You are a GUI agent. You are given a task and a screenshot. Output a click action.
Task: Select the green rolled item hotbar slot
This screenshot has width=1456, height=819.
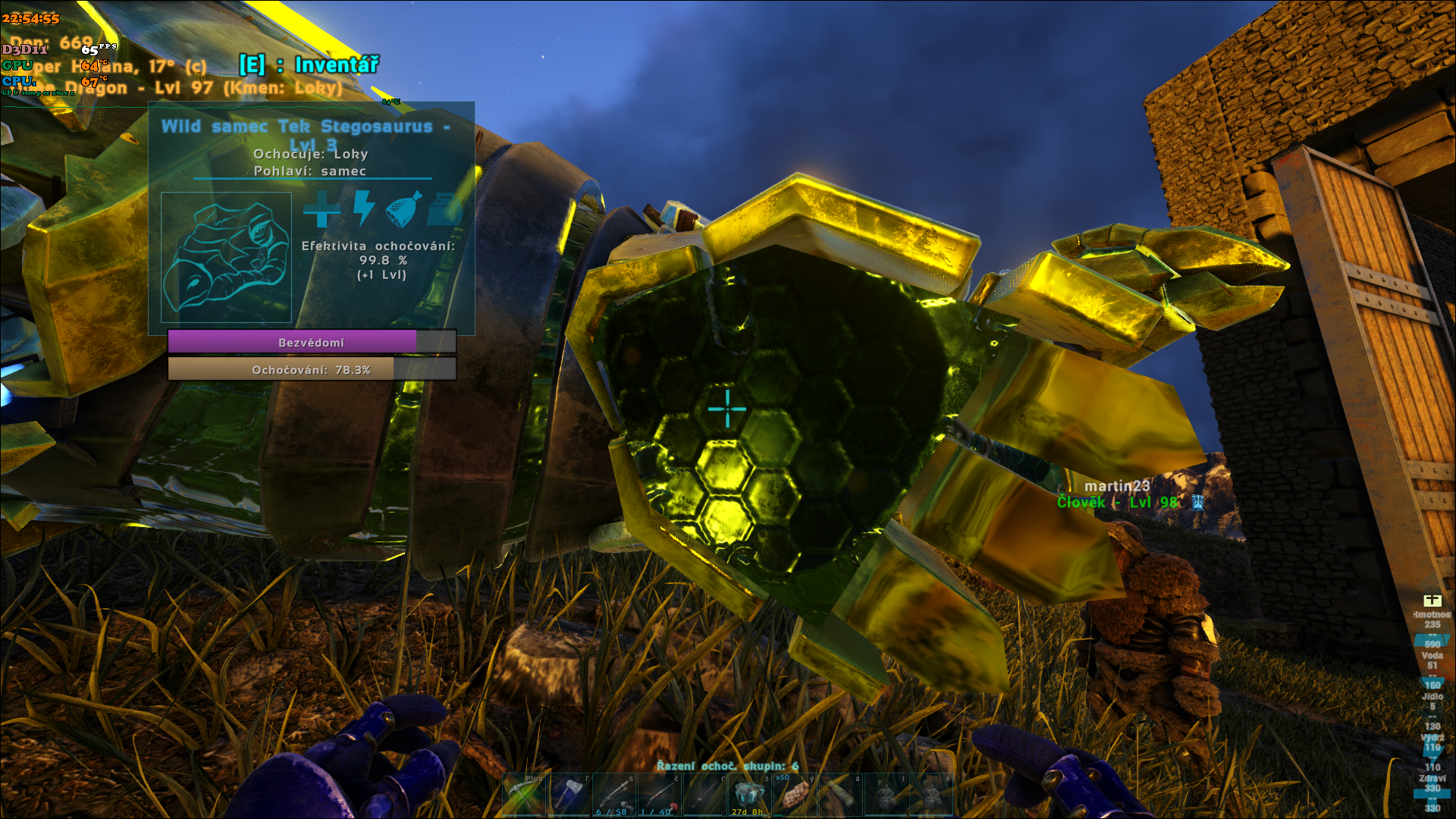tap(840, 795)
